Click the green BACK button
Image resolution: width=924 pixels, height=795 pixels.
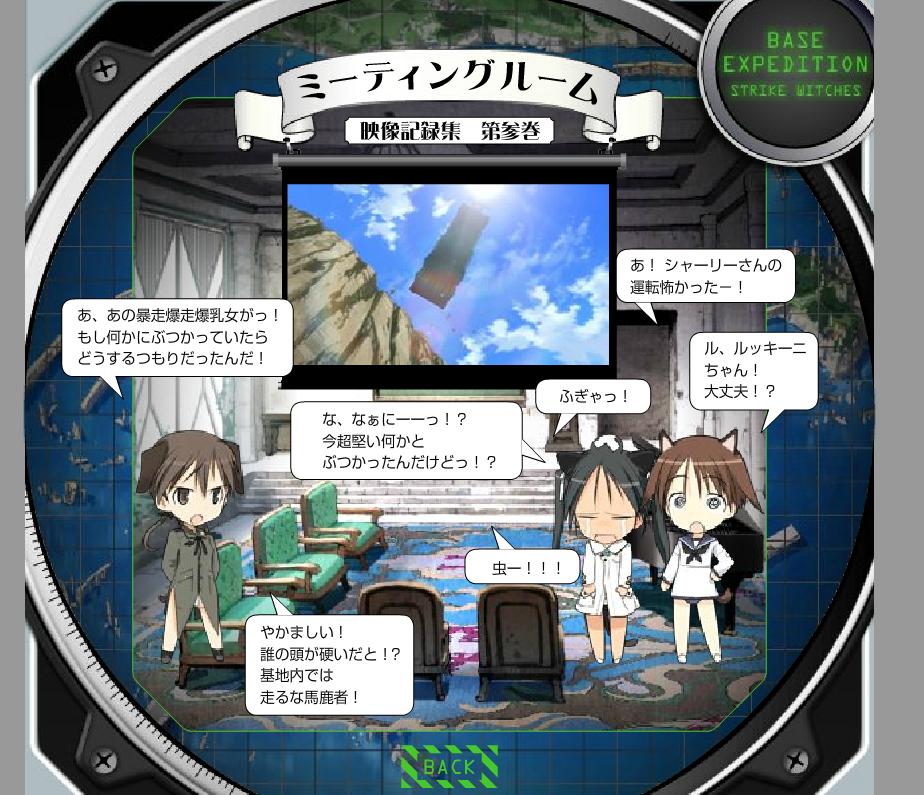coord(449,767)
